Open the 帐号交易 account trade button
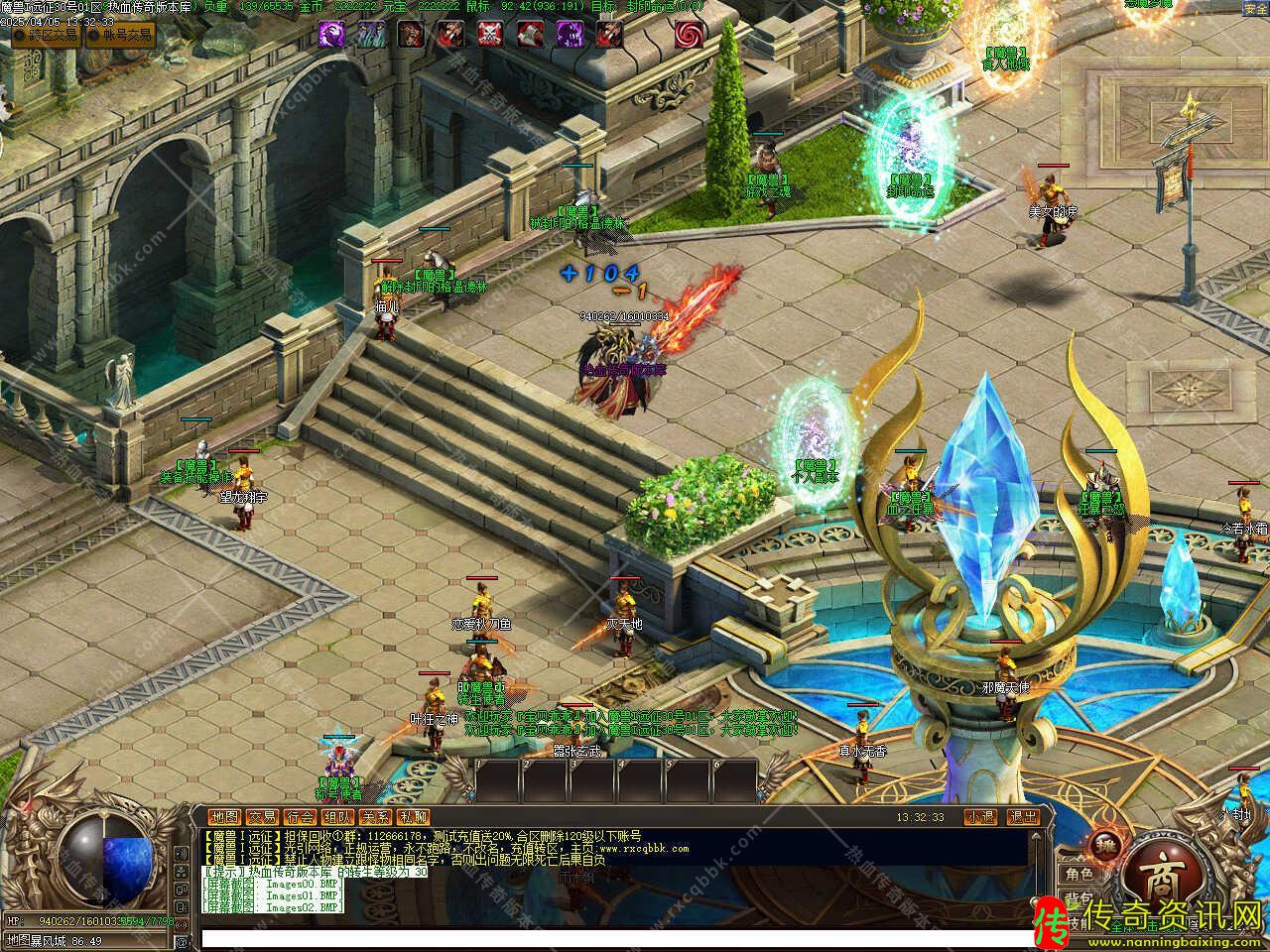 (x=120, y=36)
